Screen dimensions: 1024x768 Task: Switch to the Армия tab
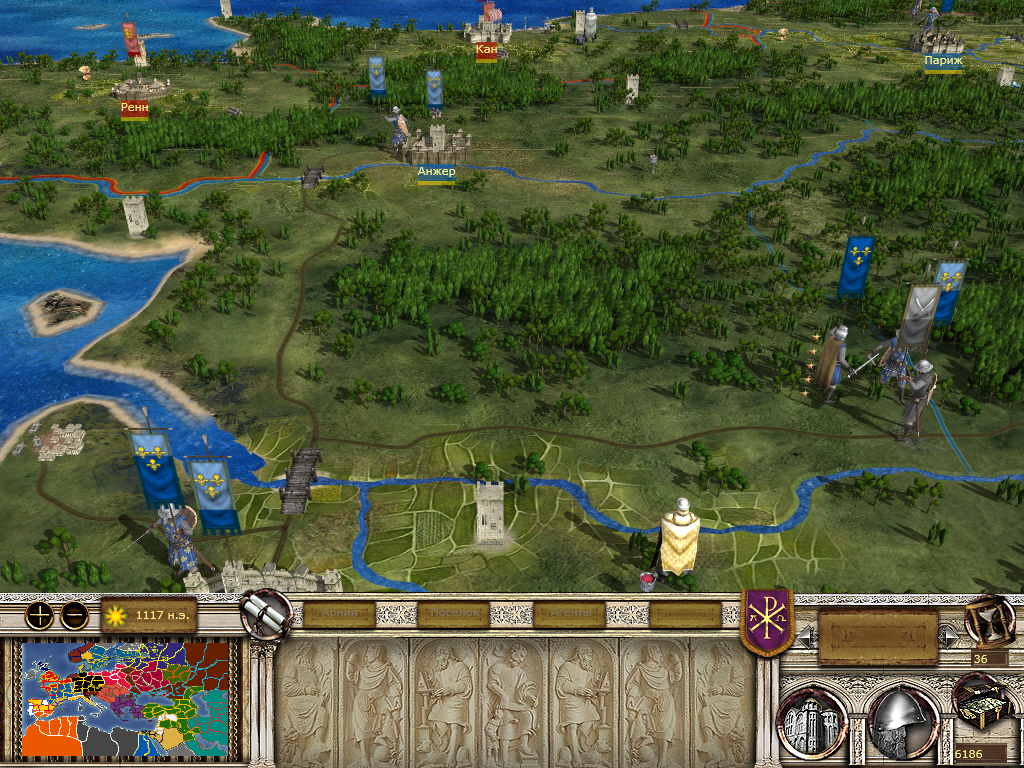tap(338, 614)
